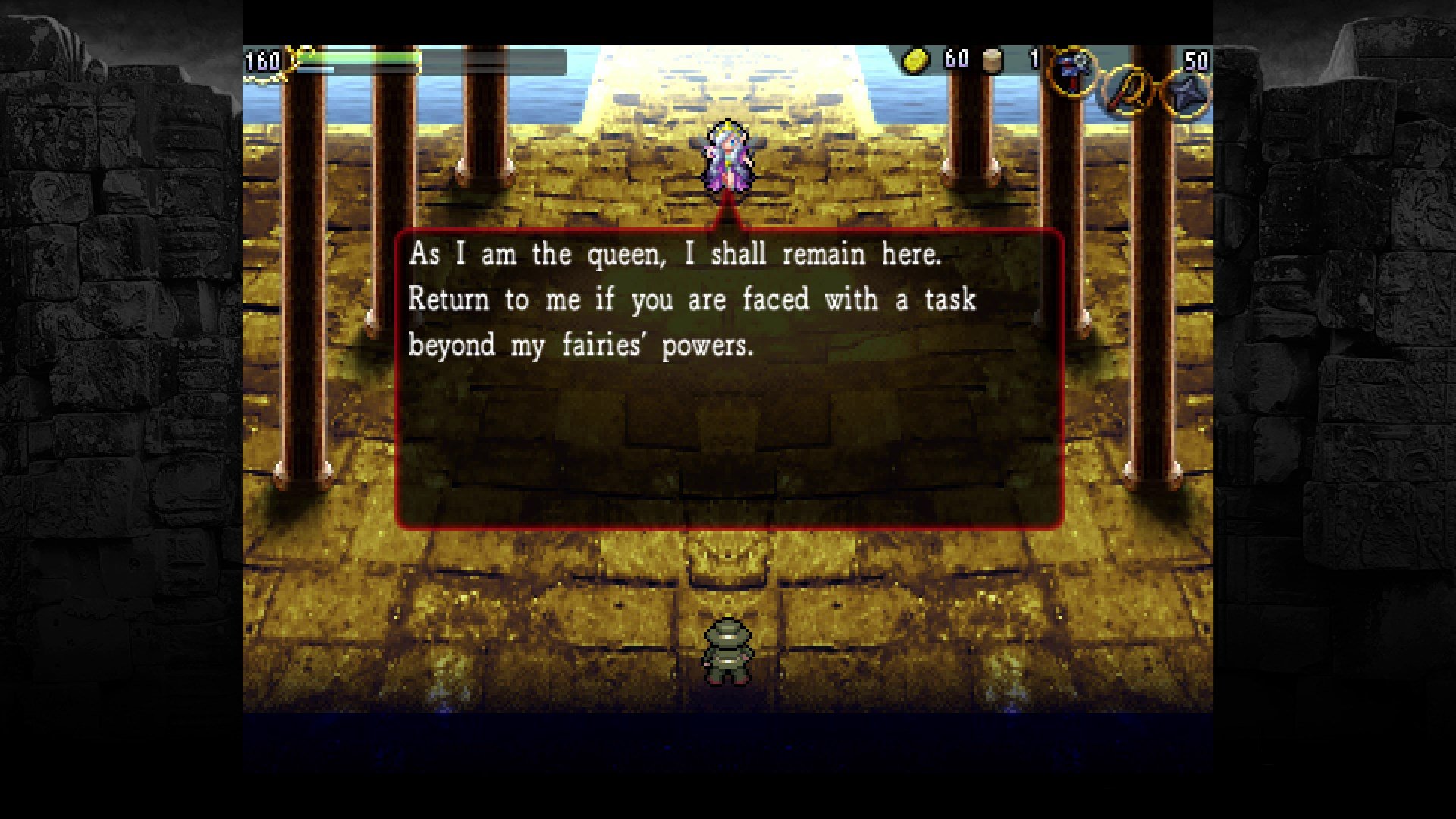Click the green health bar

(364, 58)
